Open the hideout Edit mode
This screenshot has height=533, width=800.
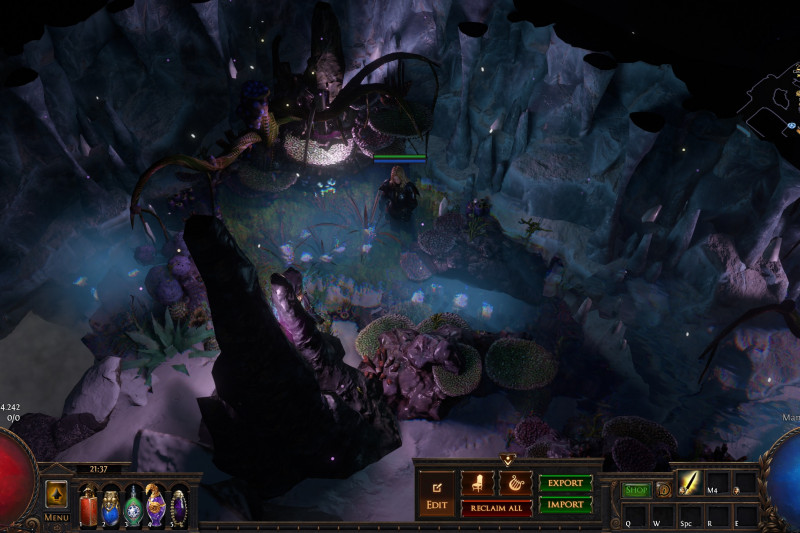[x=437, y=494]
